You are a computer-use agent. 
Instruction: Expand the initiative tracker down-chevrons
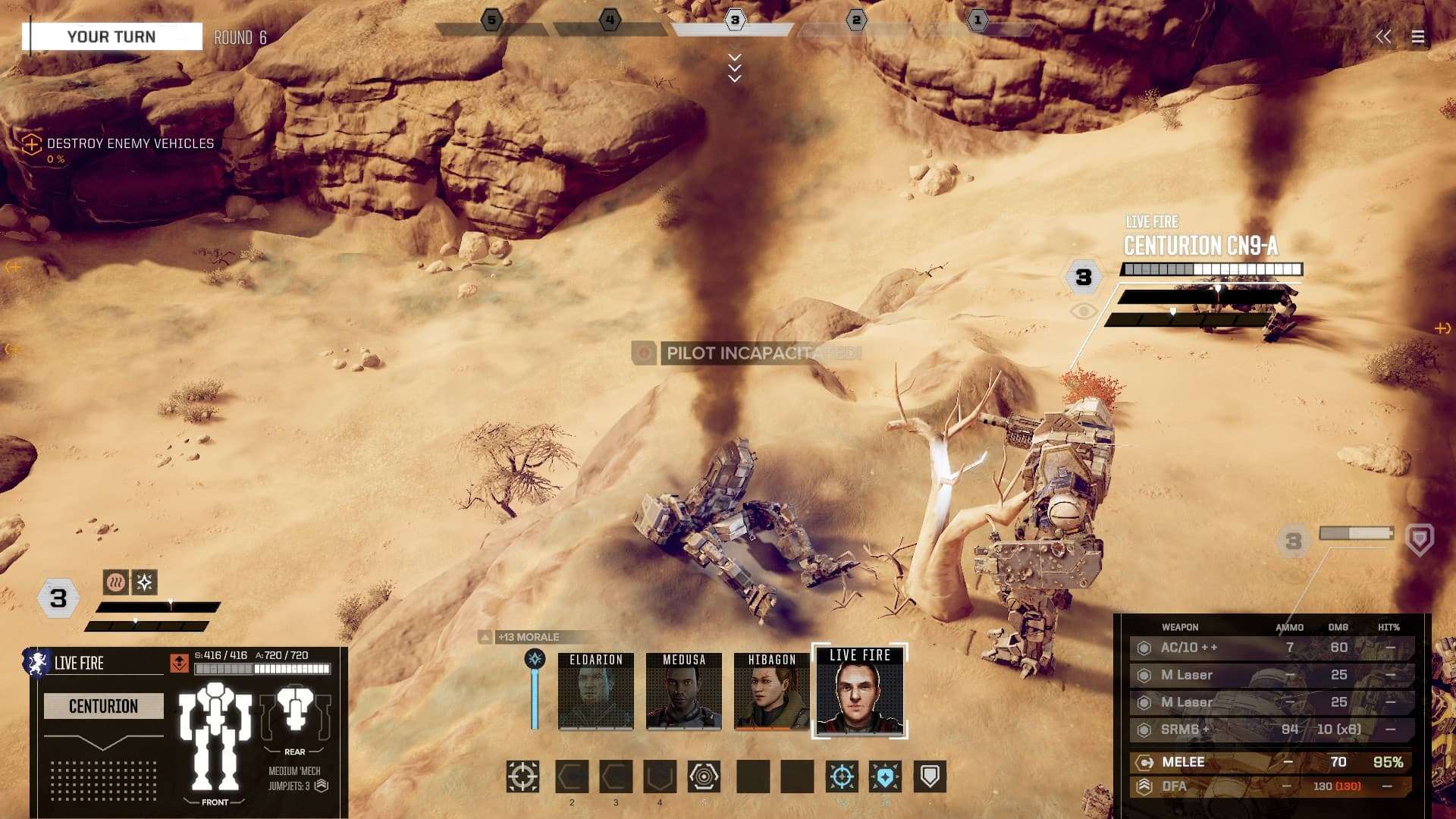tap(734, 68)
